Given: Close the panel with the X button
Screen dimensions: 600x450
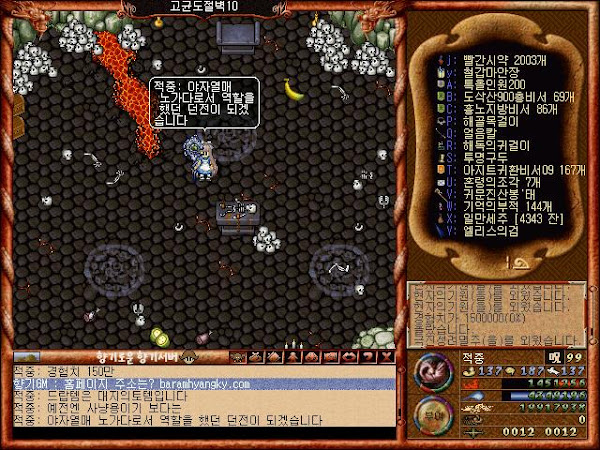Looking at the screenshot, I should 388,357.
